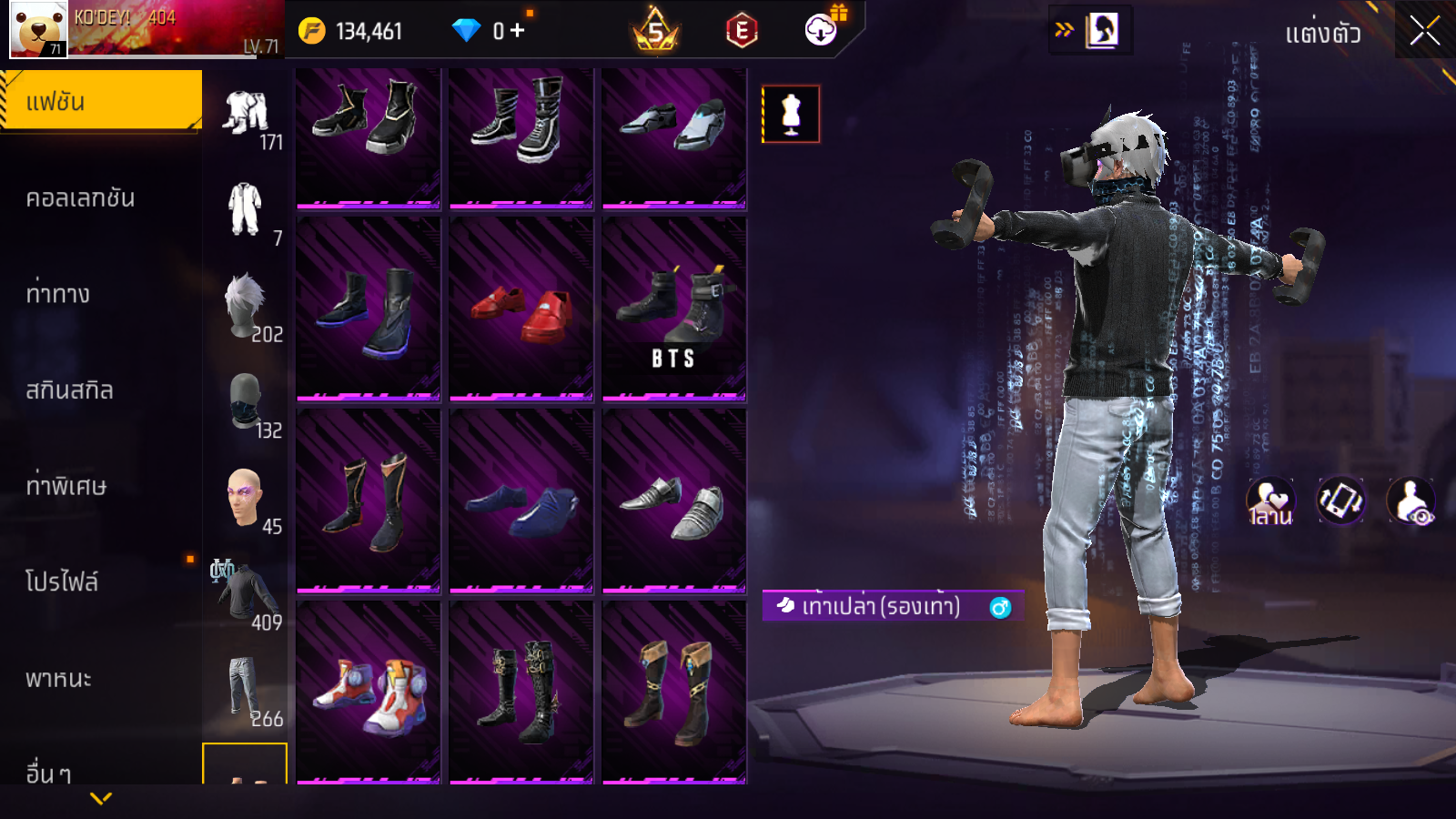Choose the white hair category icon
Screen dimensions: 1456x819
pos(246,307)
